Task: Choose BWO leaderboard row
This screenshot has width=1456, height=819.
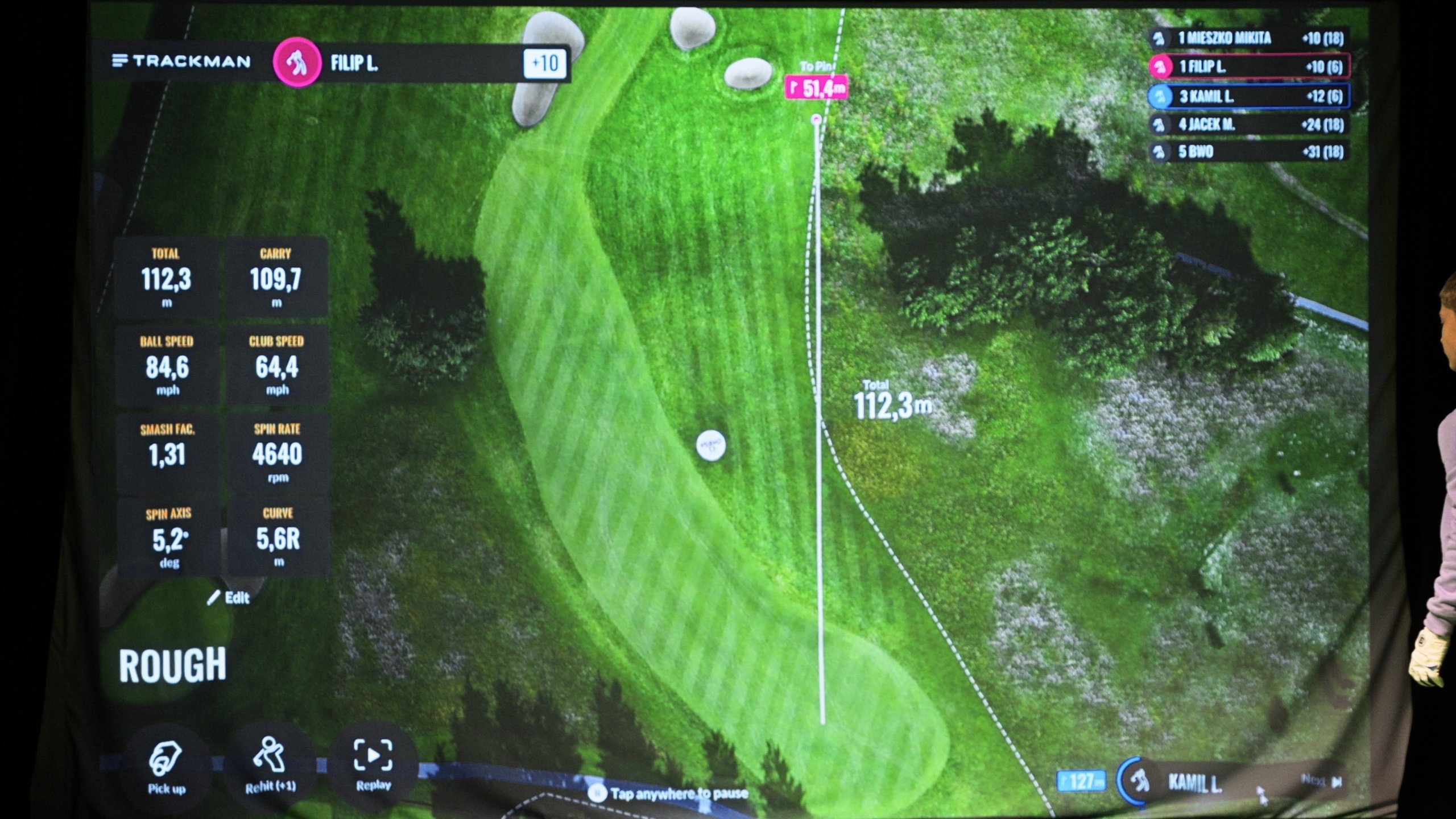Action: pos(1249,152)
